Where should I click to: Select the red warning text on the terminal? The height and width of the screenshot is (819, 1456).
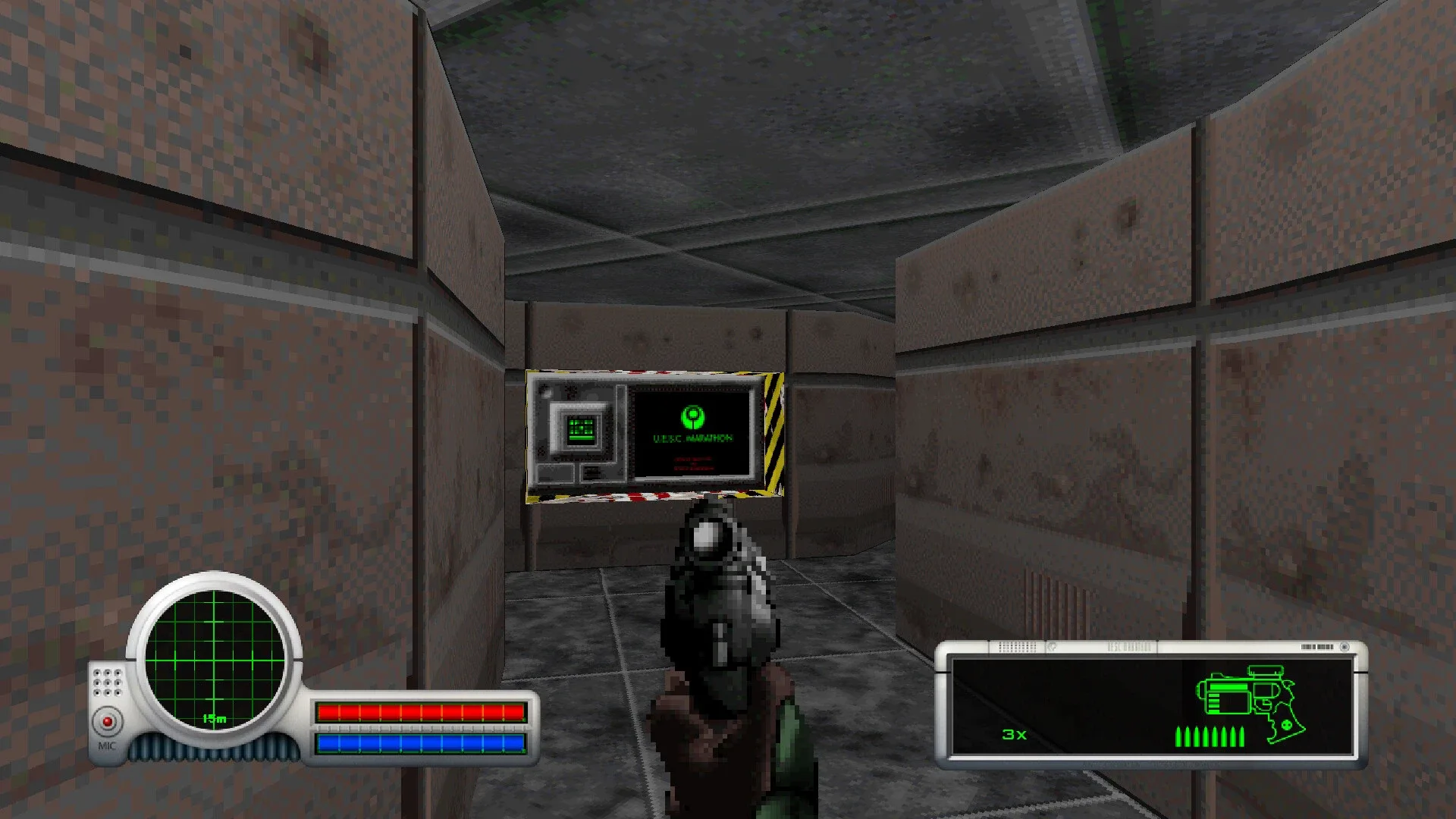click(x=694, y=465)
